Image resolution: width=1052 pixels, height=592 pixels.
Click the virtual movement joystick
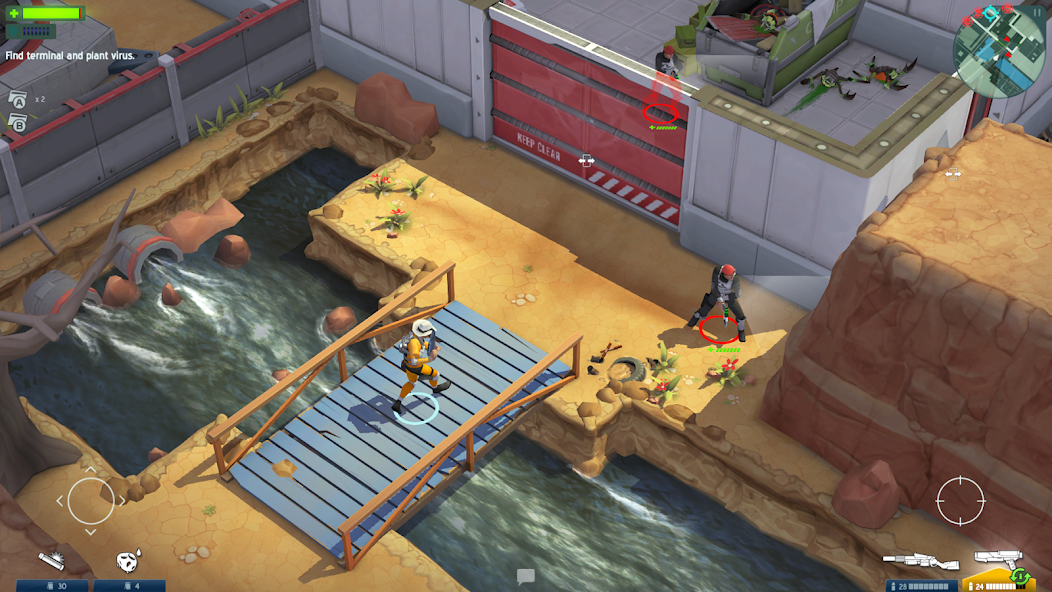coord(90,500)
